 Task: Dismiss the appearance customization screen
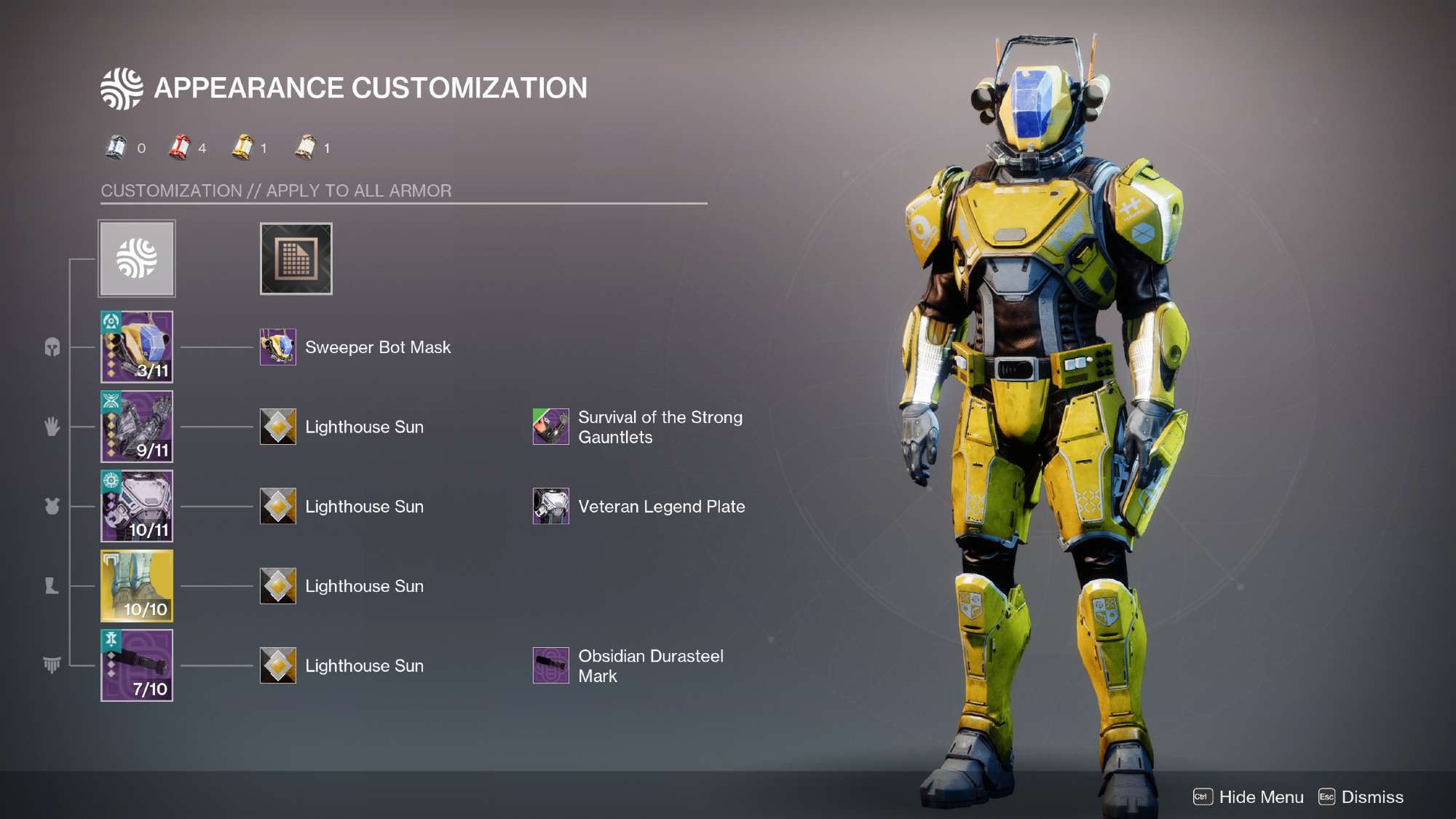1361,797
